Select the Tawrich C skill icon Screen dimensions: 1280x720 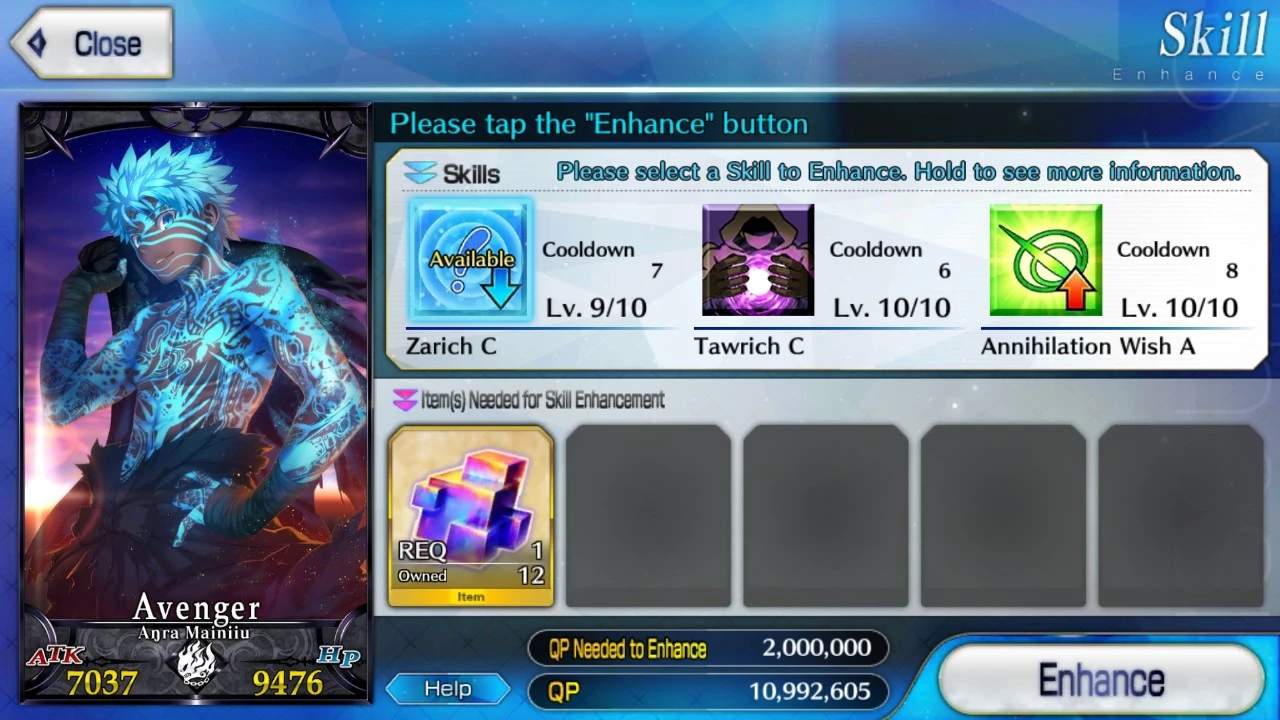[x=757, y=259]
